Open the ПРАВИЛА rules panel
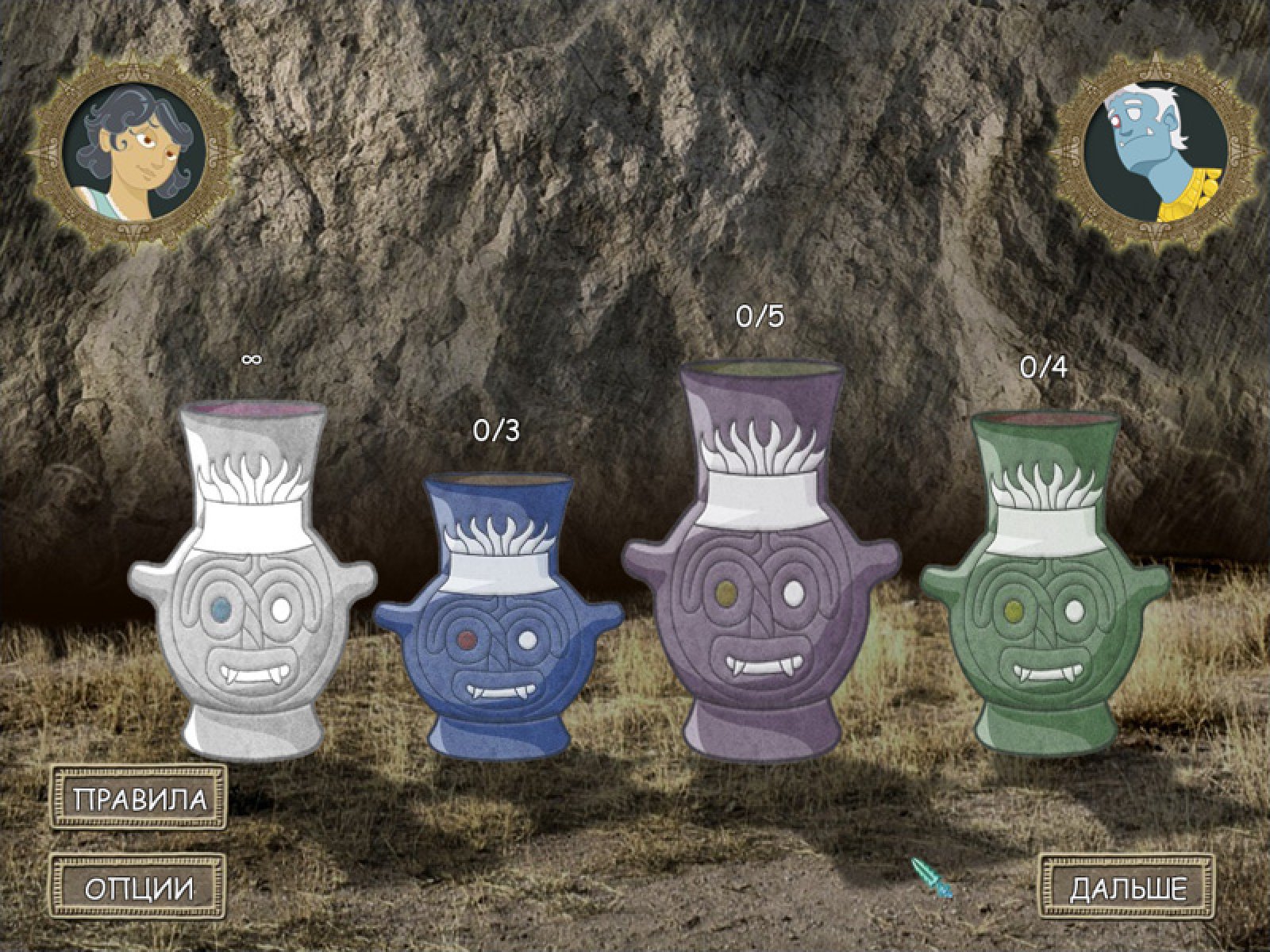 point(139,797)
